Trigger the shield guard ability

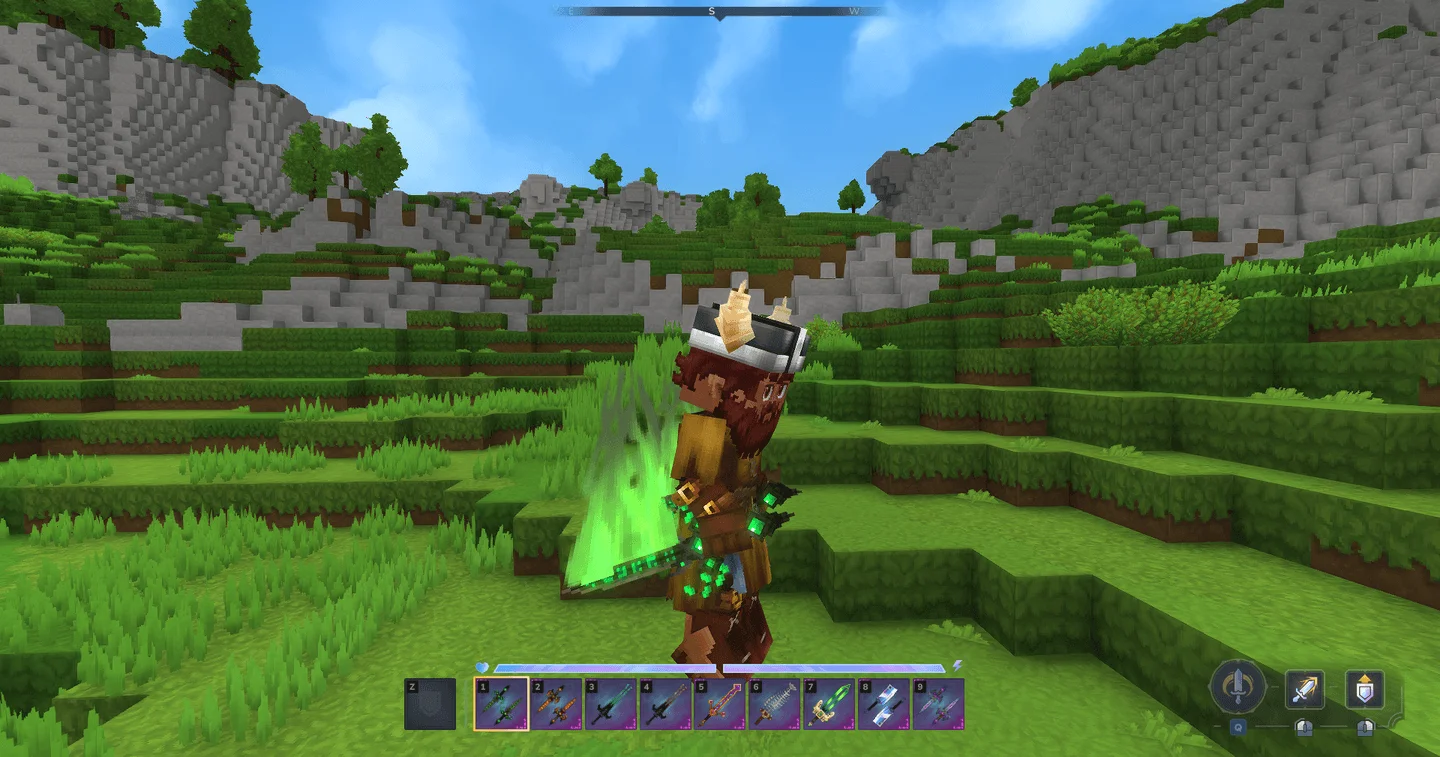coord(1364,688)
